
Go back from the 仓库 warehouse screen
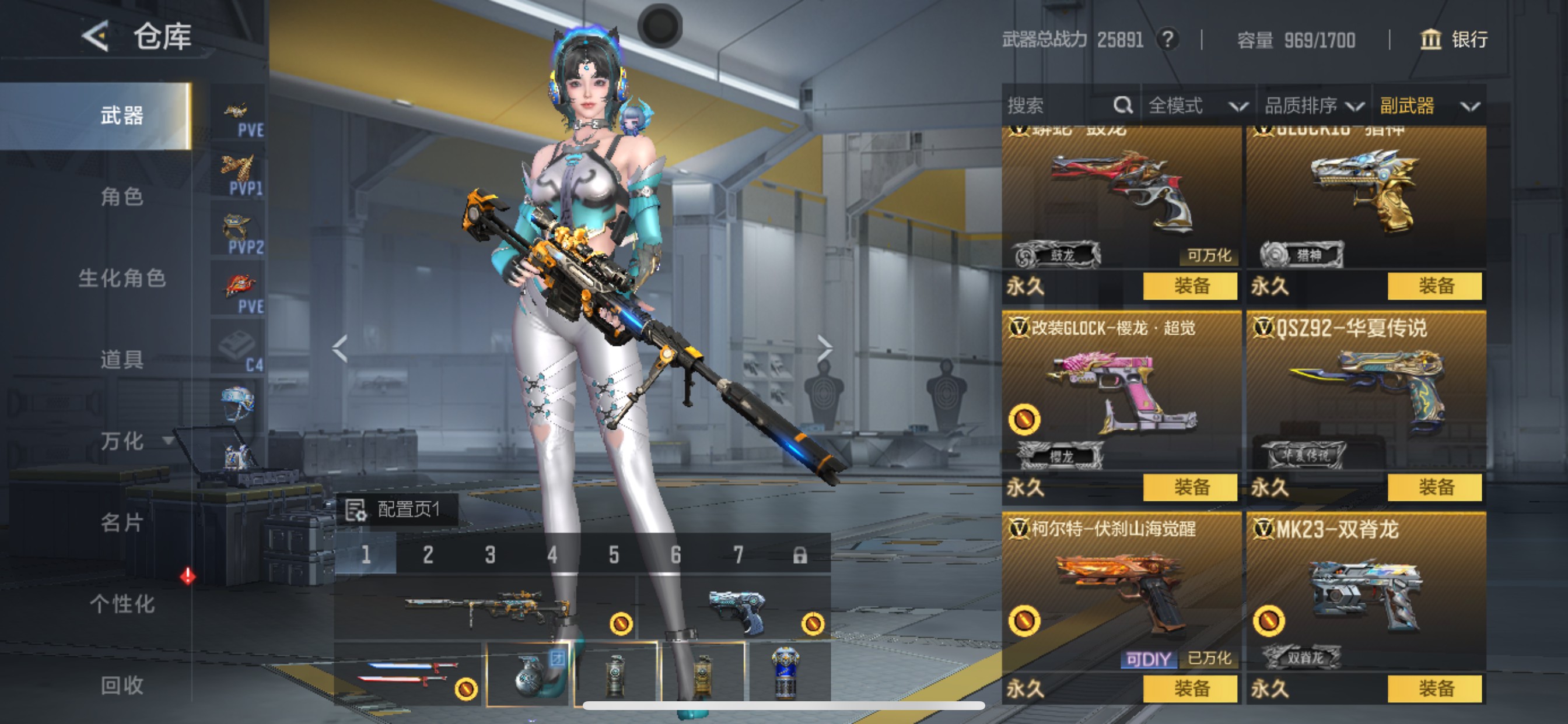(96, 37)
